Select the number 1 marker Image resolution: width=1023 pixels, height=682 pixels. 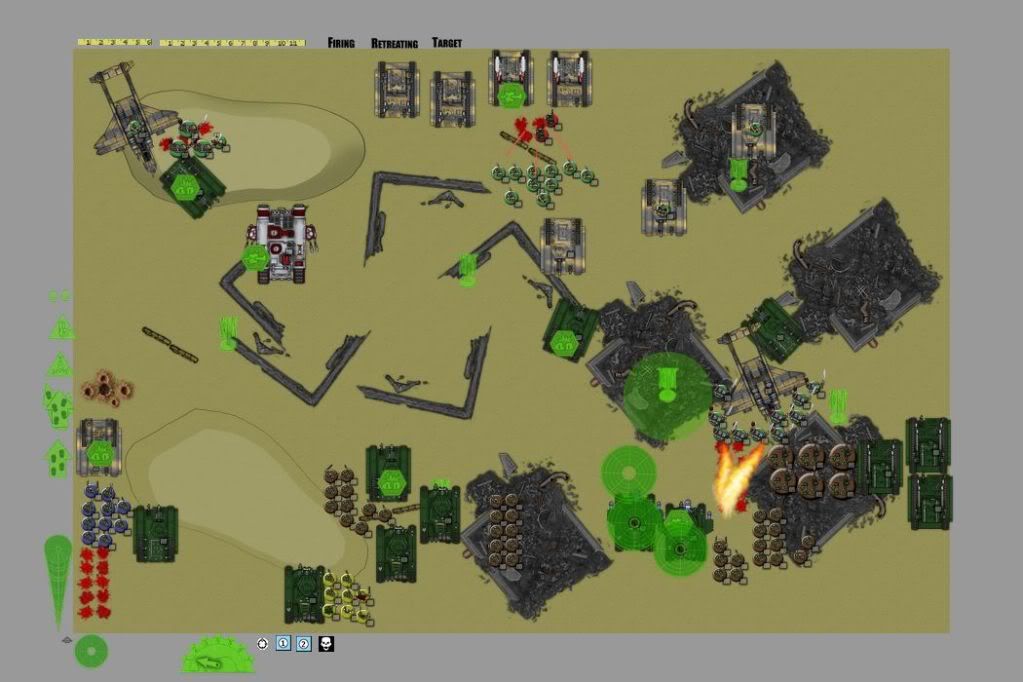pos(283,644)
